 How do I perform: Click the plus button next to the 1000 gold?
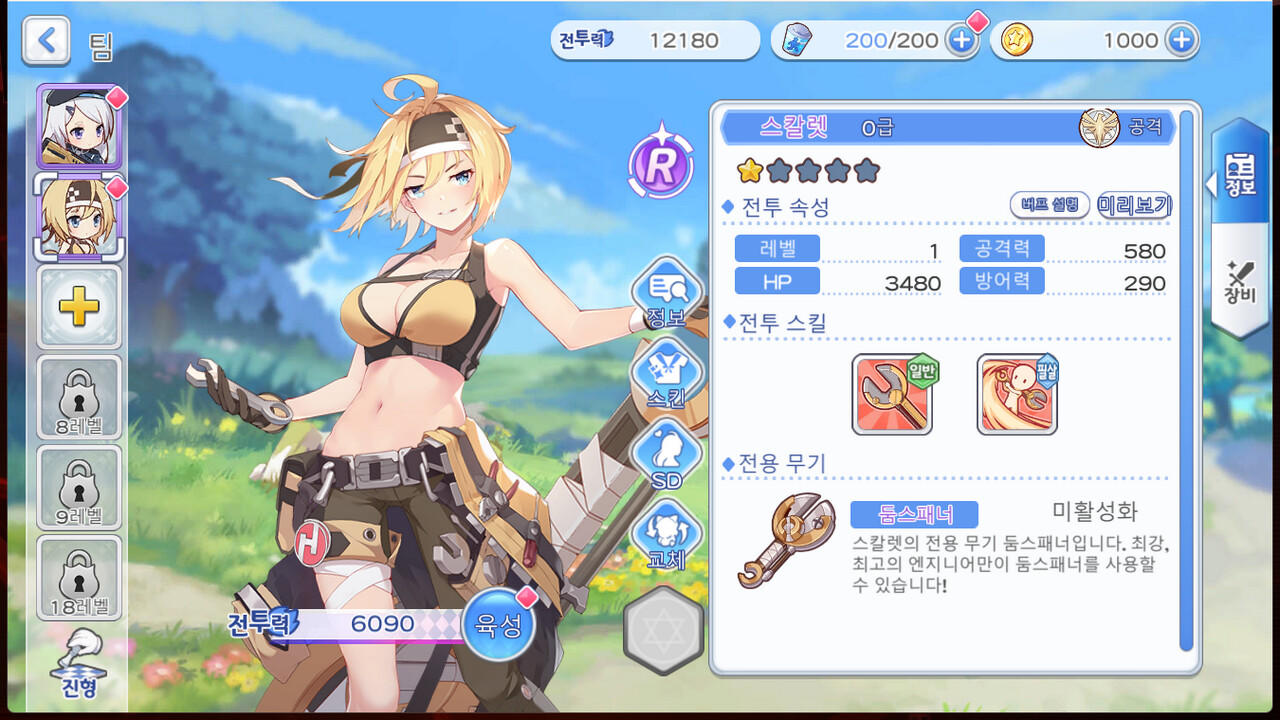(1180, 38)
